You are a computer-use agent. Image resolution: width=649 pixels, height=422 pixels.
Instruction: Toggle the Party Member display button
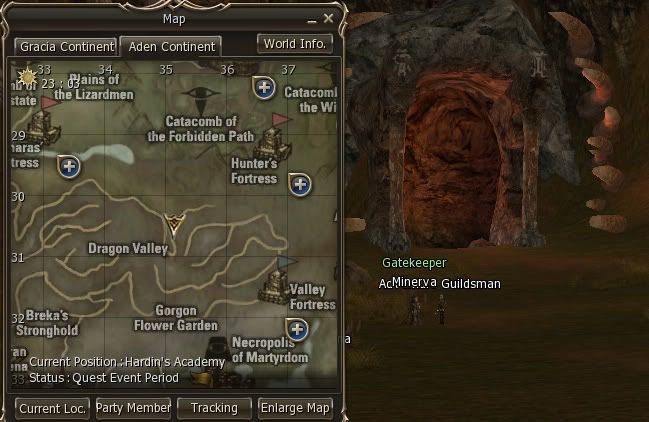pos(133,408)
